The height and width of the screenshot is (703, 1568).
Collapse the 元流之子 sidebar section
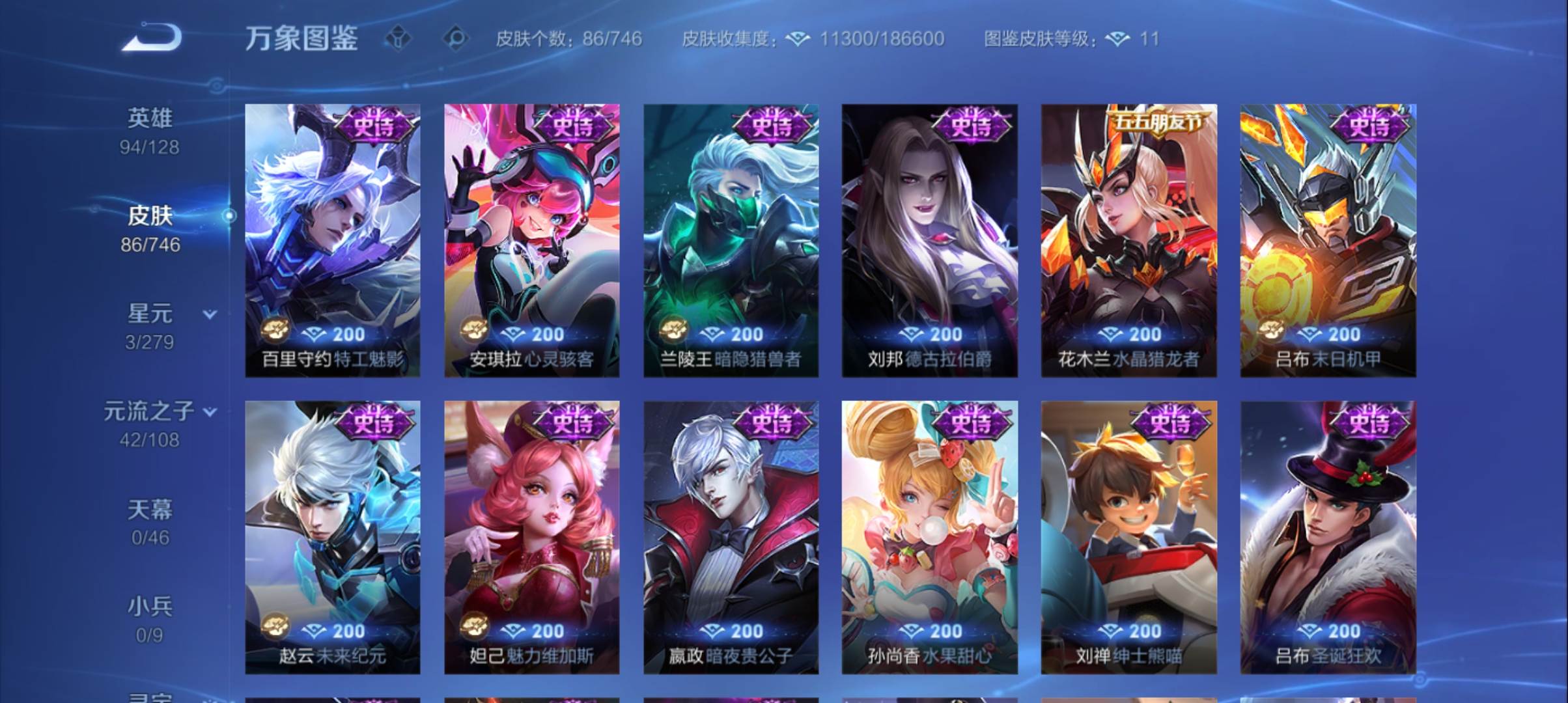210,411
